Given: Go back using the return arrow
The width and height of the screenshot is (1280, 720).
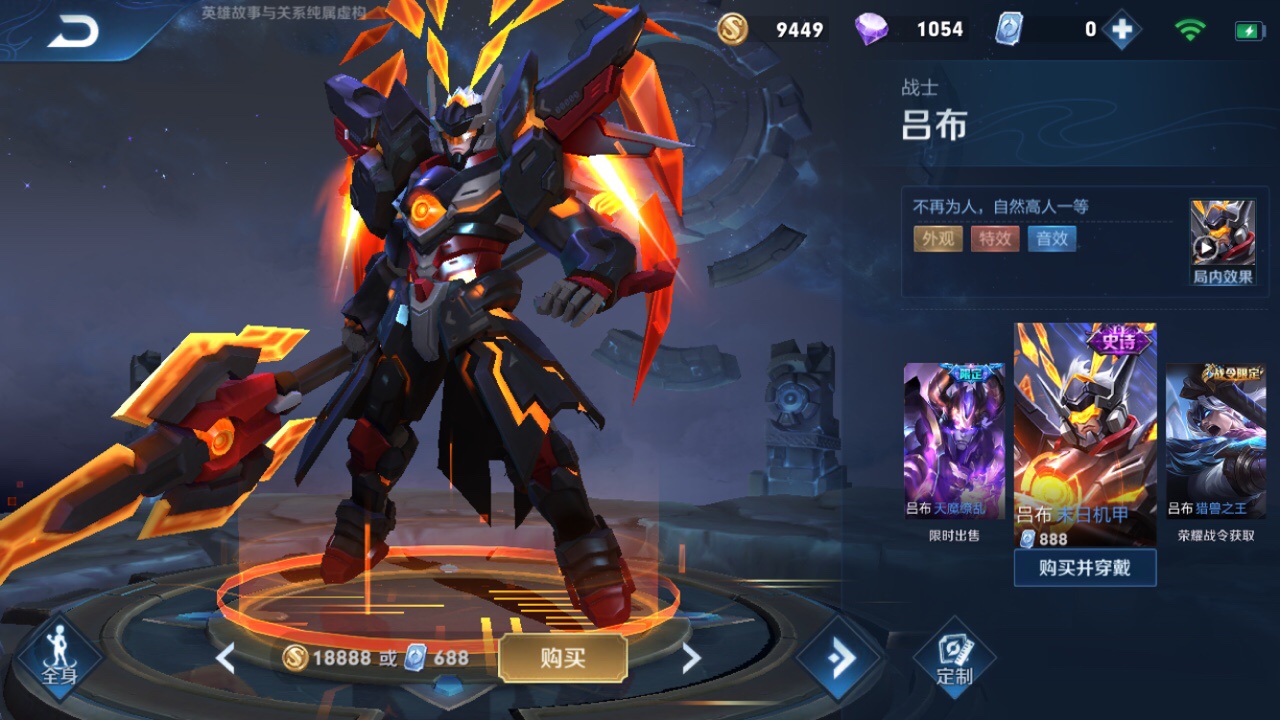Looking at the screenshot, I should coord(73,32).
